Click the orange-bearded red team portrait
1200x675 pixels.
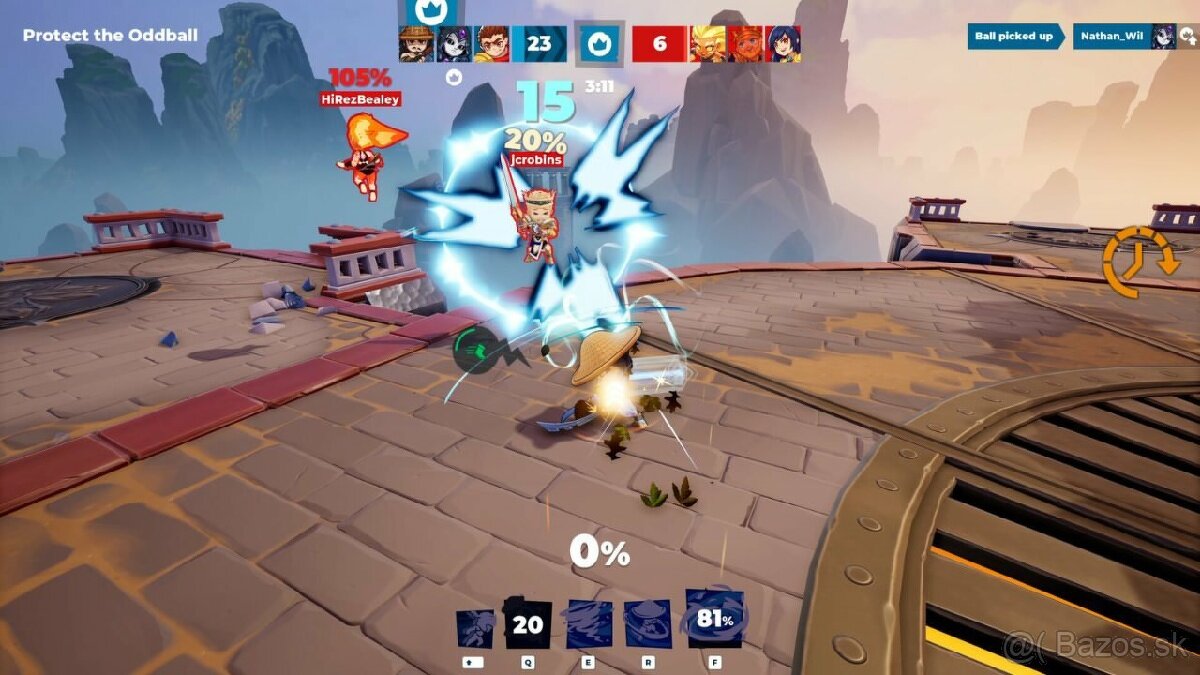click(745, 44)
